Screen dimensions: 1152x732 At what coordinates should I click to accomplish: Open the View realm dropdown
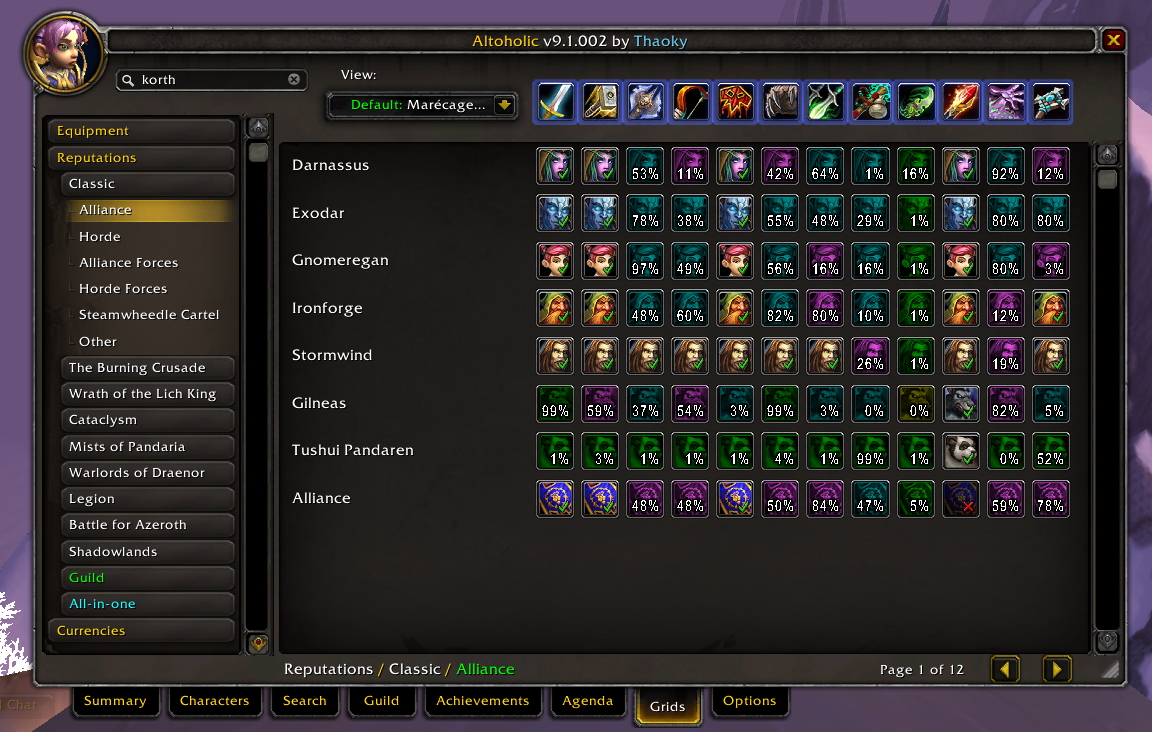pyautogui.click(x=504, y=105)
